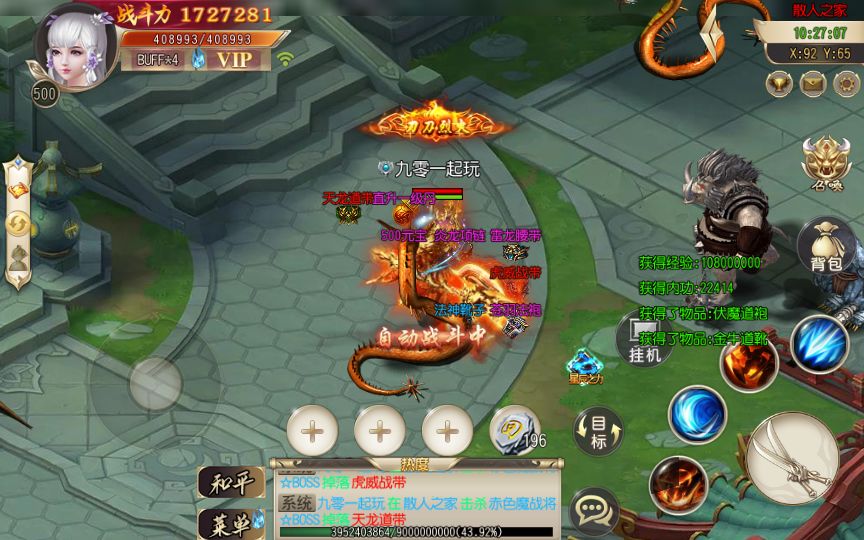
Task: Use the silver item slot showing 196
Action: click(x=514, y=430)
